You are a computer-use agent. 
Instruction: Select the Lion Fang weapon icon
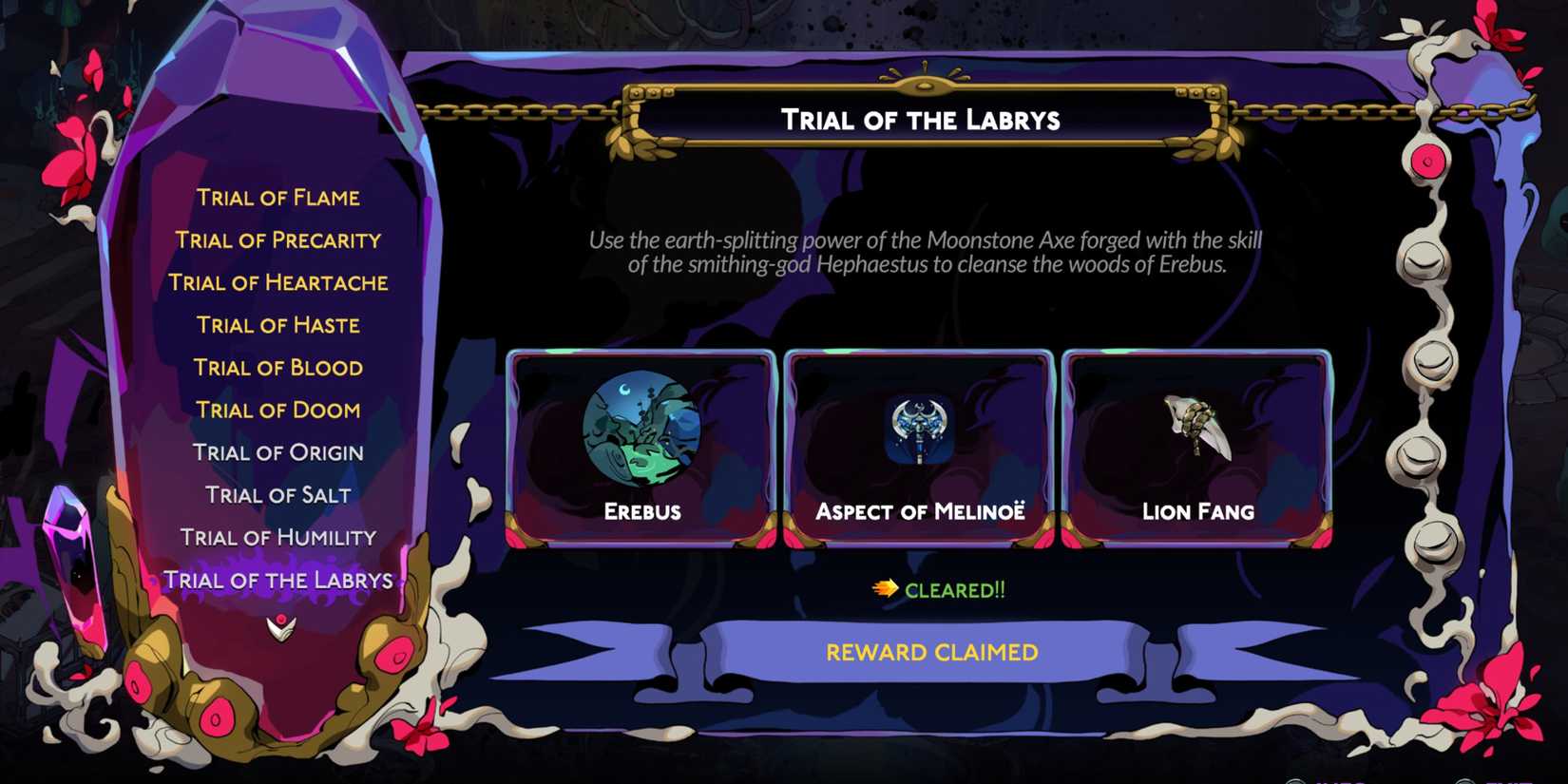[1195, 428]
